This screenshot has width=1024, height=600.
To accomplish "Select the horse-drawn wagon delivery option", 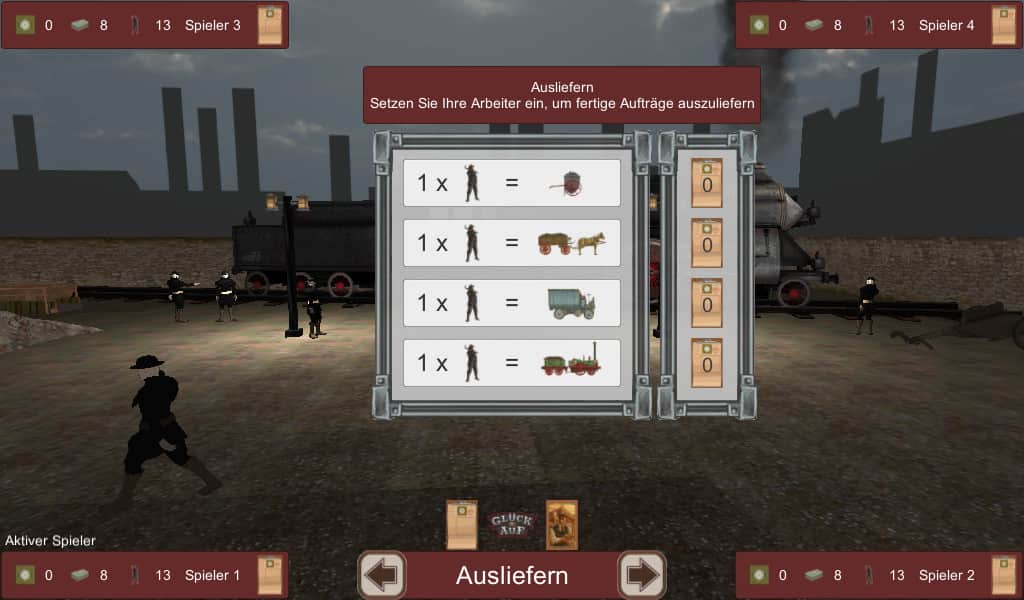I will tap(511, 243).
